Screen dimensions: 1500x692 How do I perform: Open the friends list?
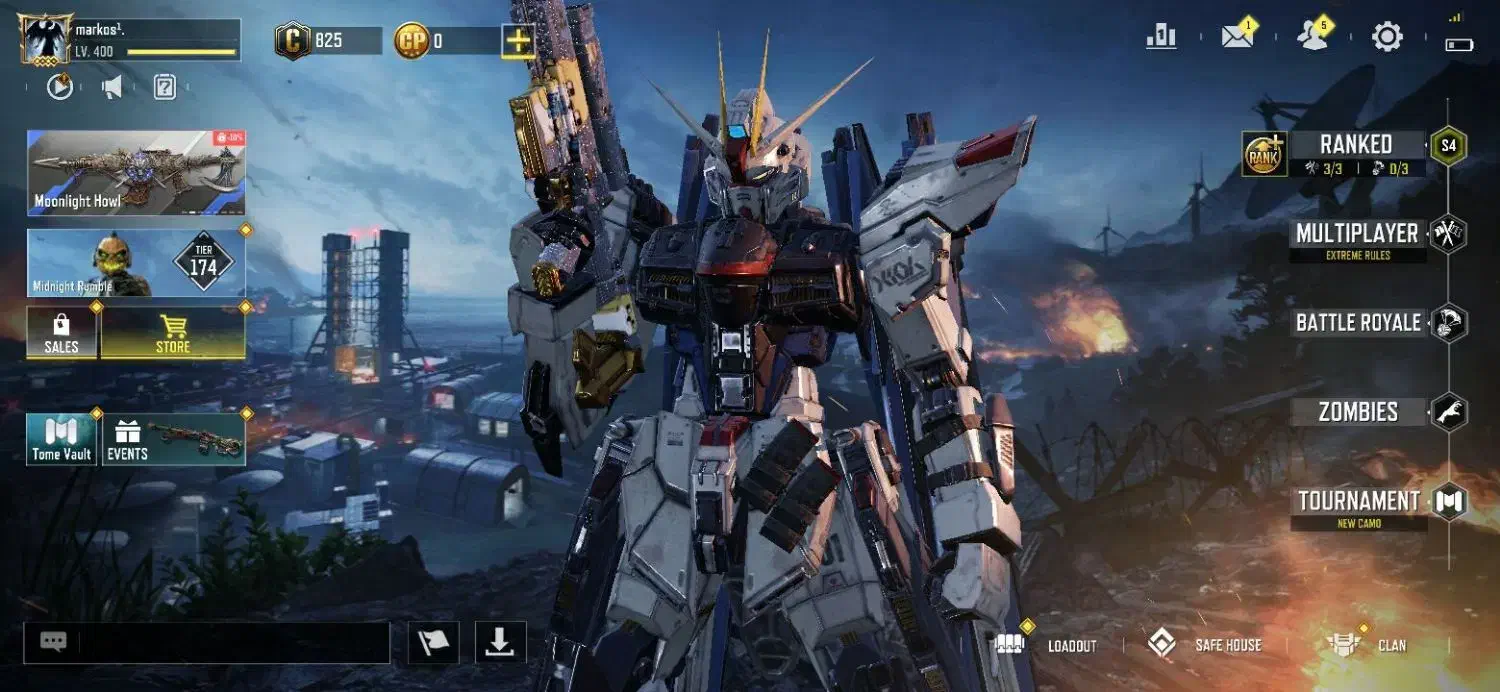pos(1312,37)
